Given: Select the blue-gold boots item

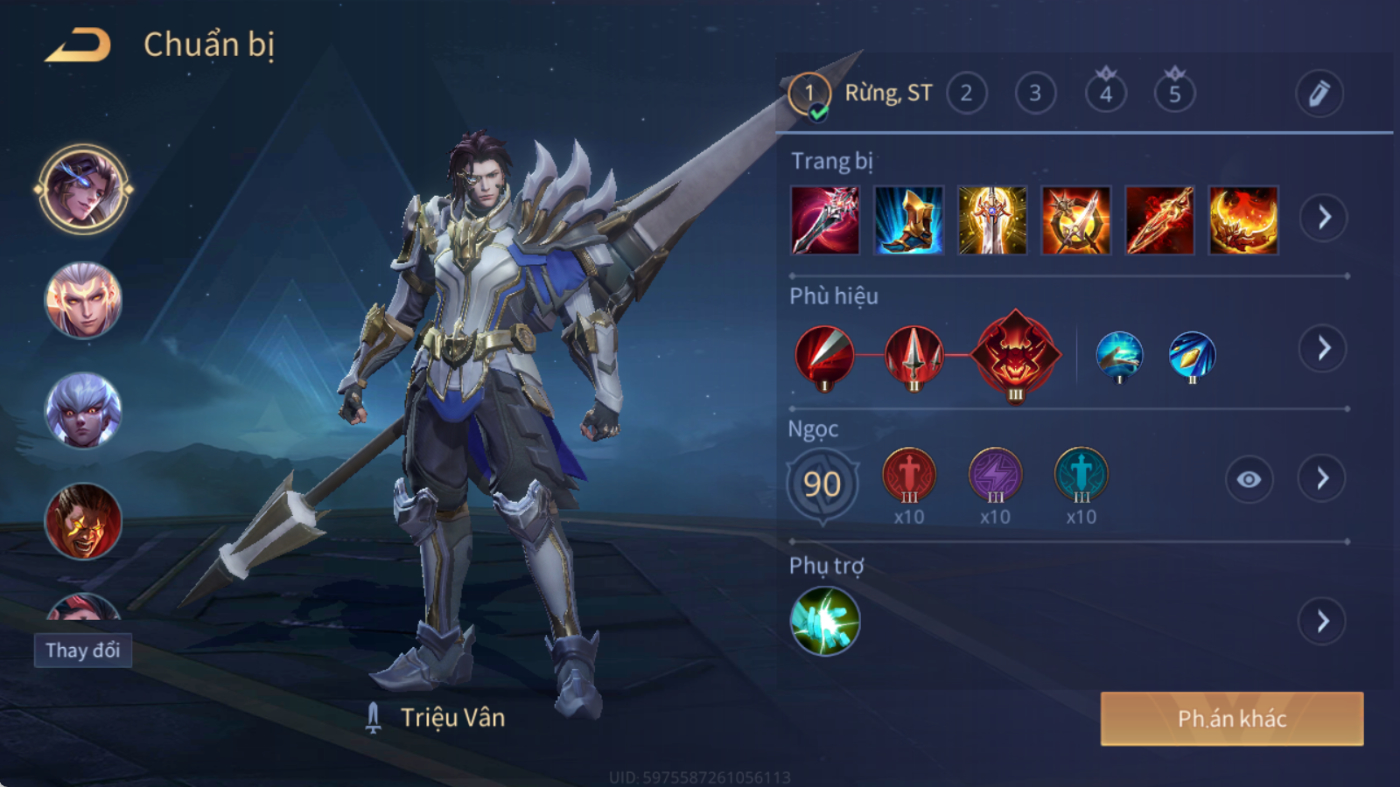Looking at the screenshot, I should 909,220.
